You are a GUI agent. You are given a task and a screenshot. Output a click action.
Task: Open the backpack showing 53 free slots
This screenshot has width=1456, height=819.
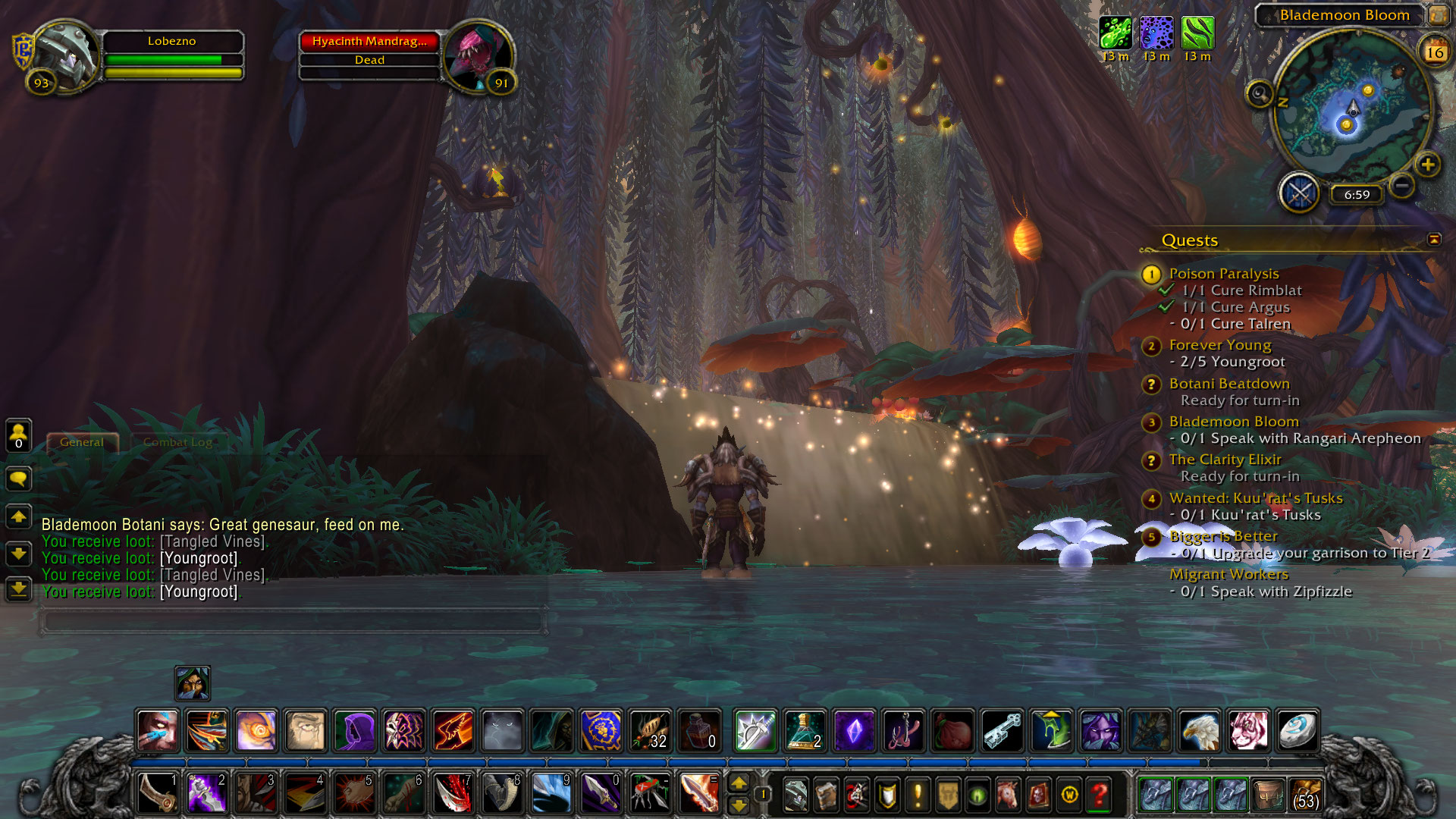[x=1304, y=795]
